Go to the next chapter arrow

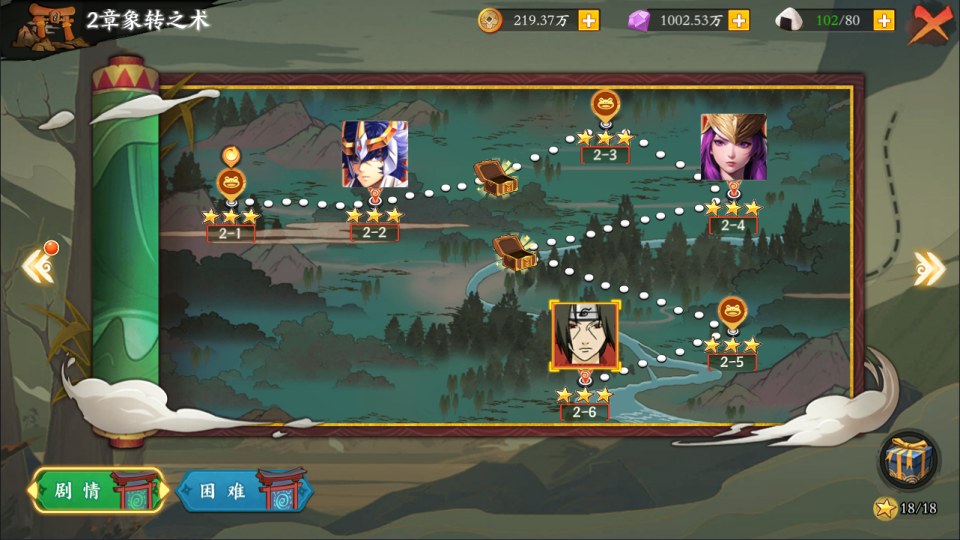point(929,267)
